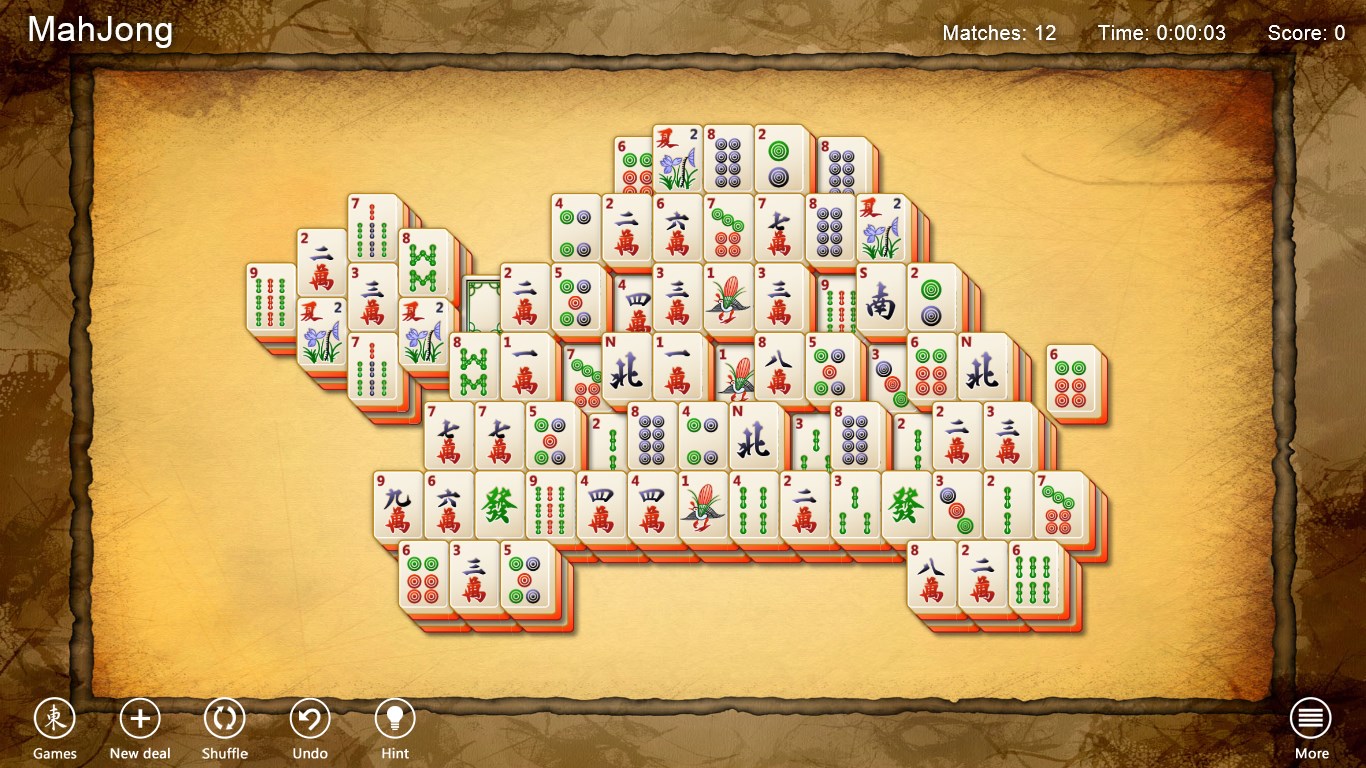The image size is (1366, 768).
Task: Select a Six character tile
Action: click(x=677, y=227)
